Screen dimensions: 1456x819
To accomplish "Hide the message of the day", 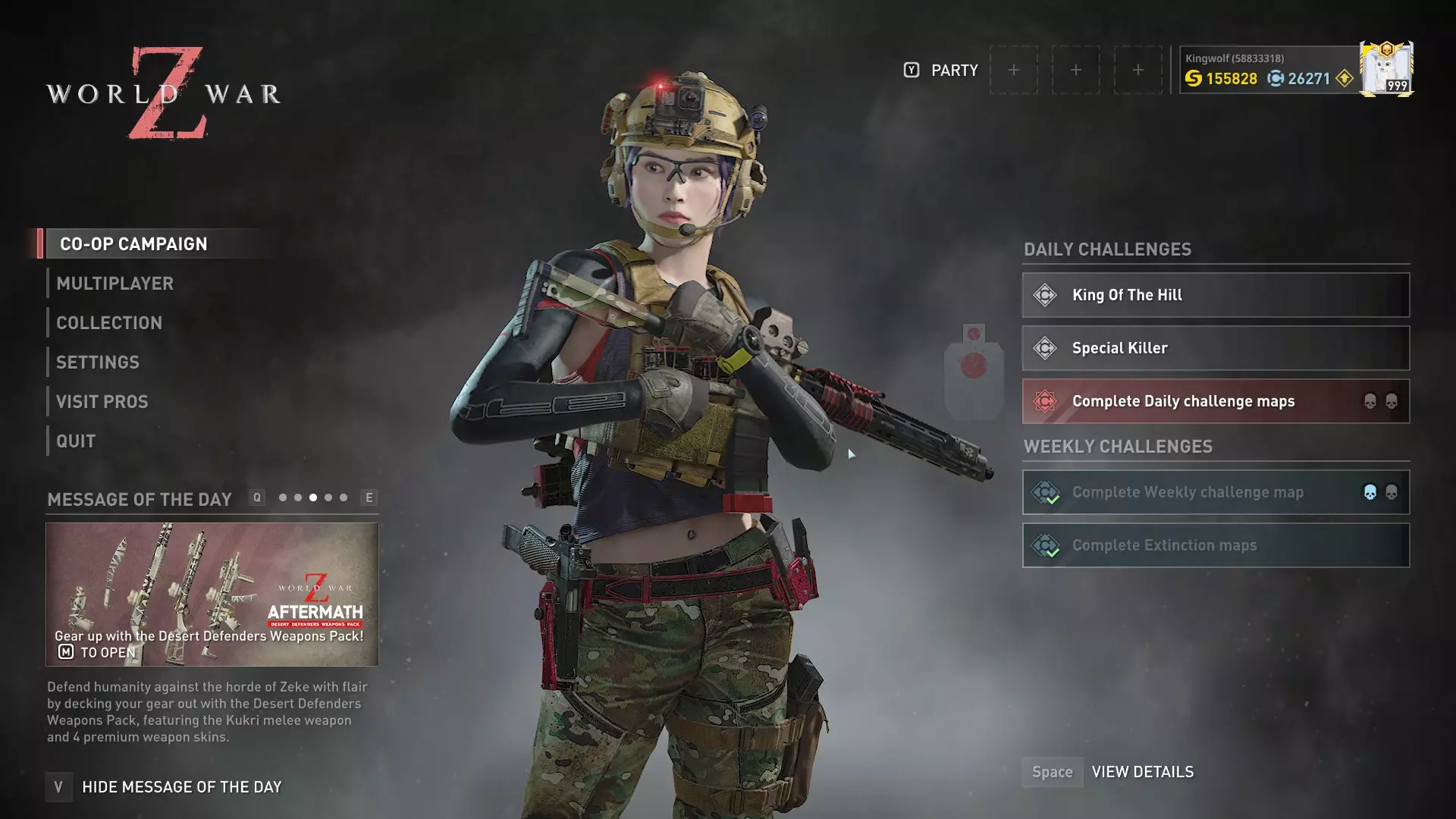I will tap(181, 787).
